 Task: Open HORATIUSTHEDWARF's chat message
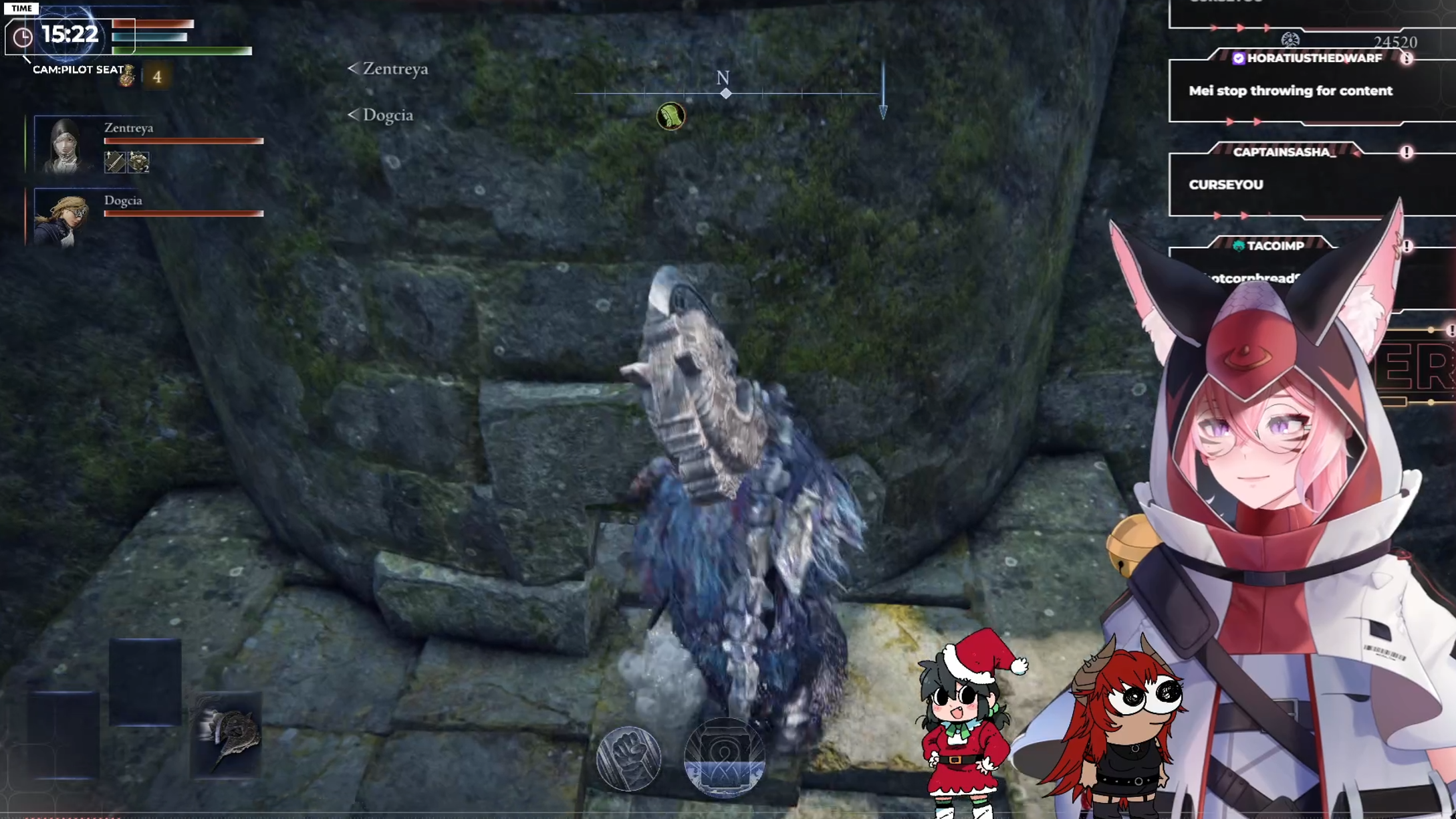coord(1290,91)
